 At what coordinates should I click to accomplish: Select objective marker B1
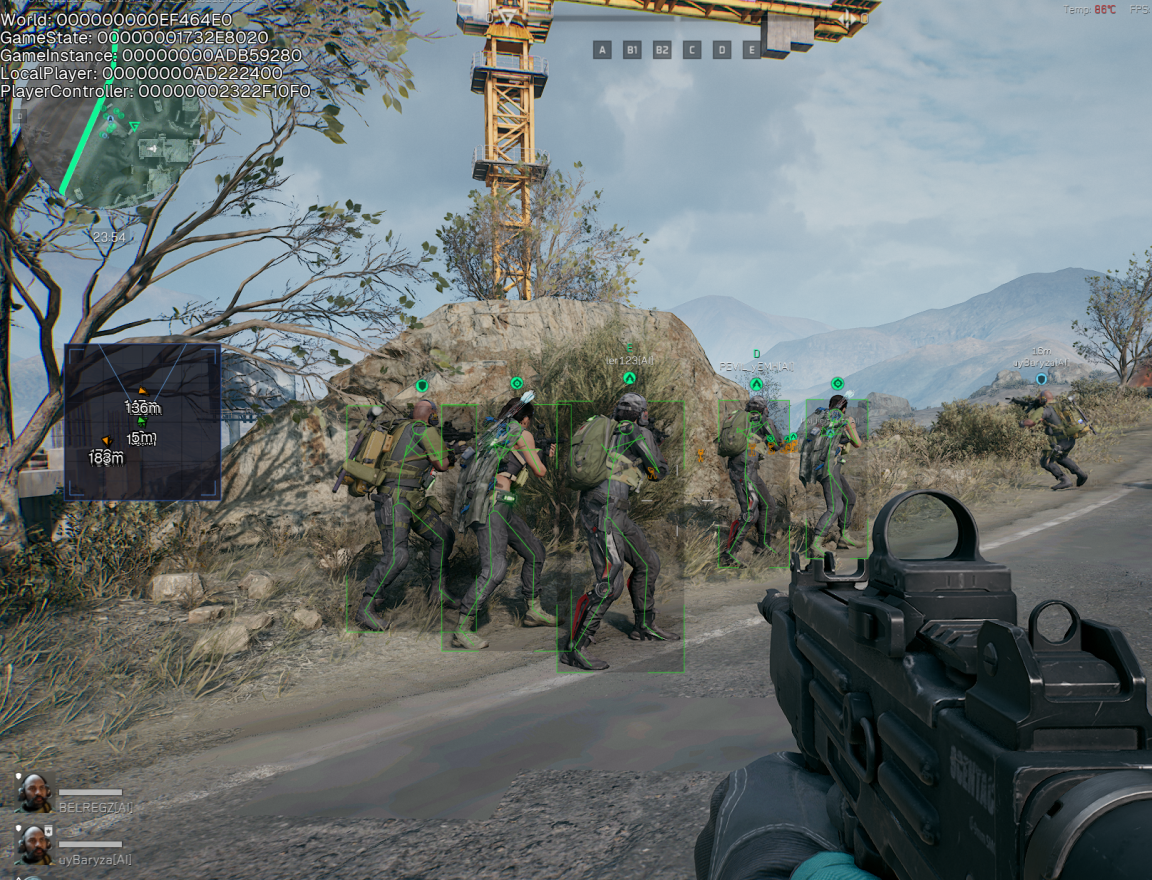pos(632,50)
